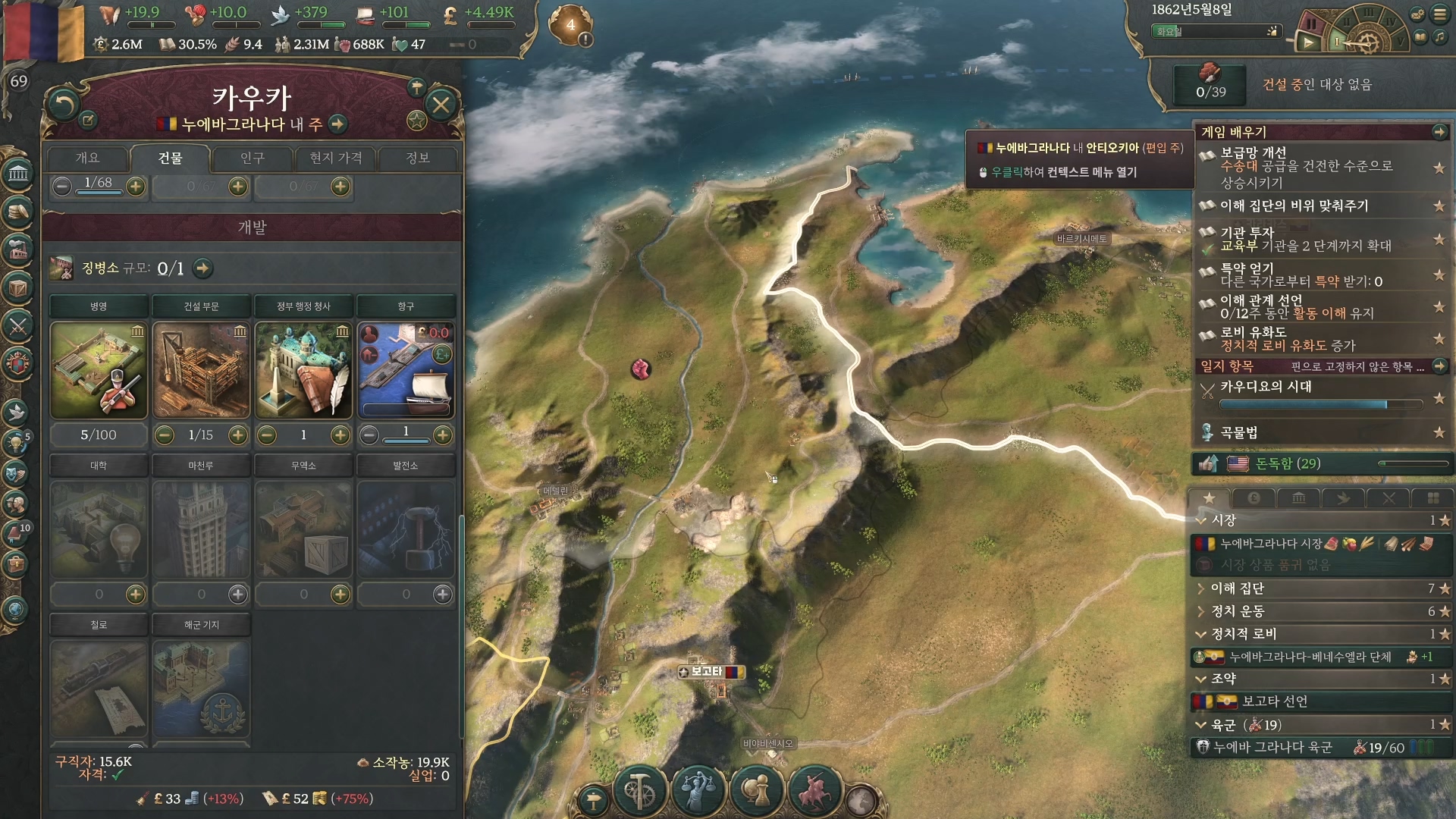
Task: Switch to the 개요 tab
Action: [87, 158]
